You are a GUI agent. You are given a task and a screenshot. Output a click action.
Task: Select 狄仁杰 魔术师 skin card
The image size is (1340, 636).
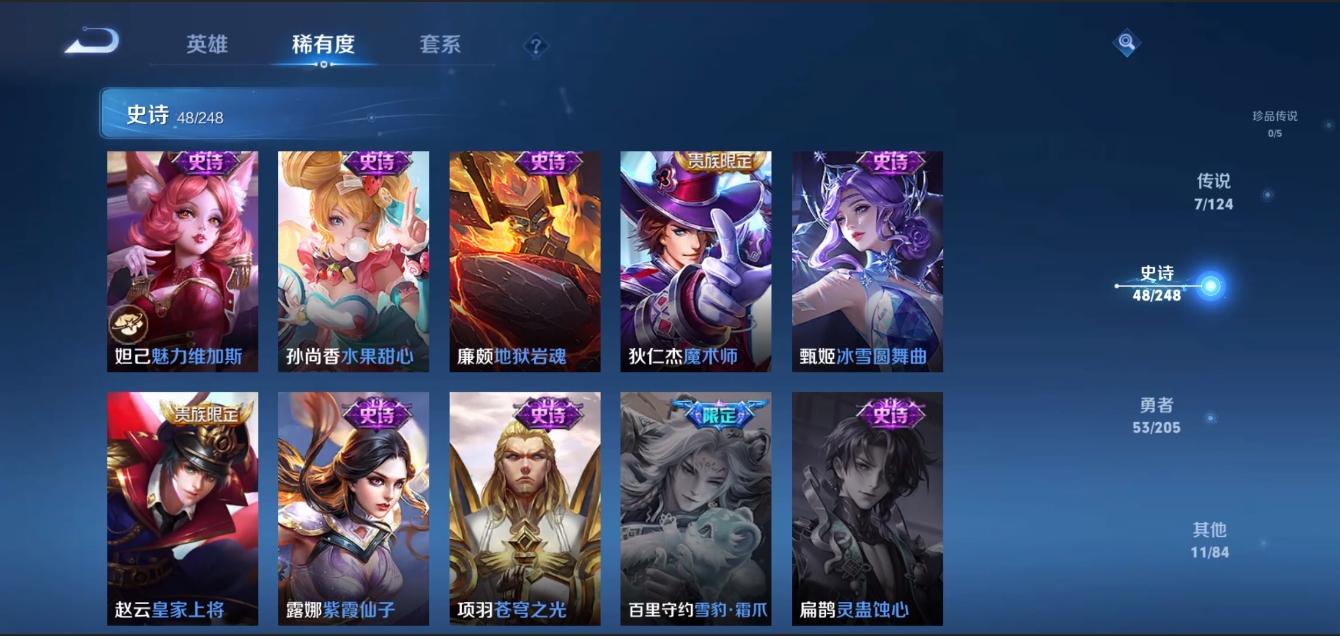(696, 262)
